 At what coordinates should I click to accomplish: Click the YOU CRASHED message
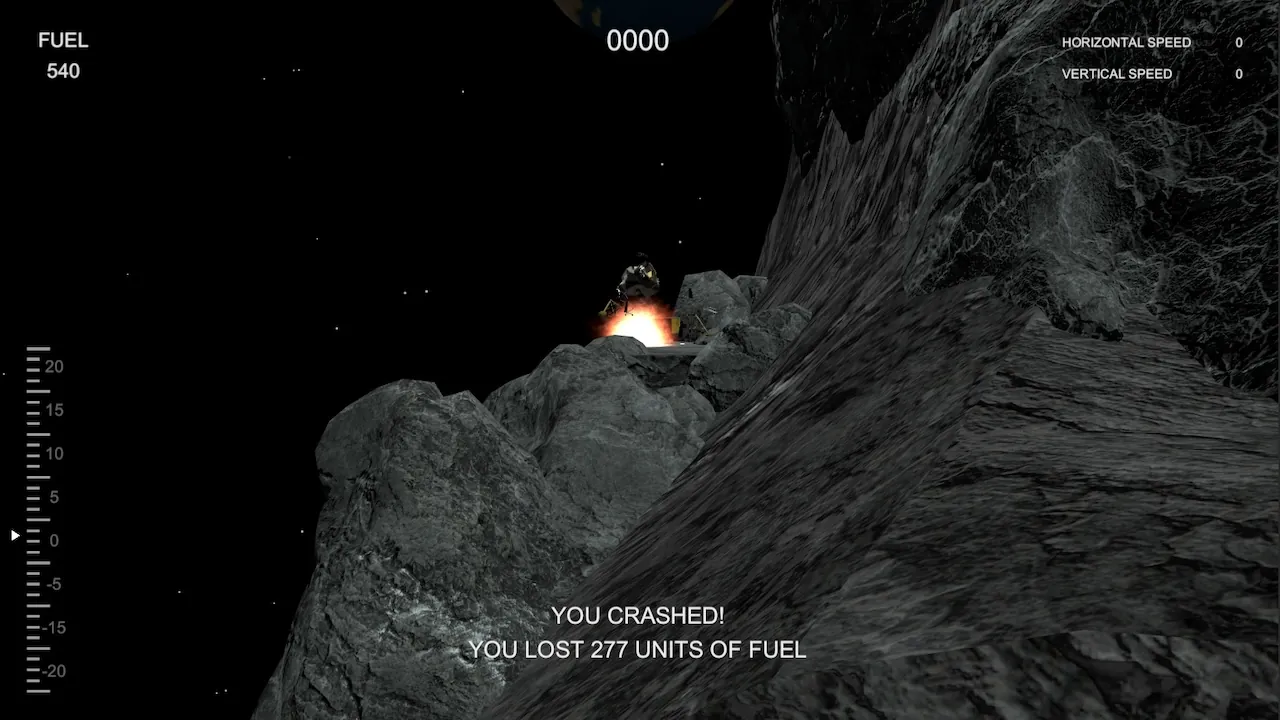point(637,616)
